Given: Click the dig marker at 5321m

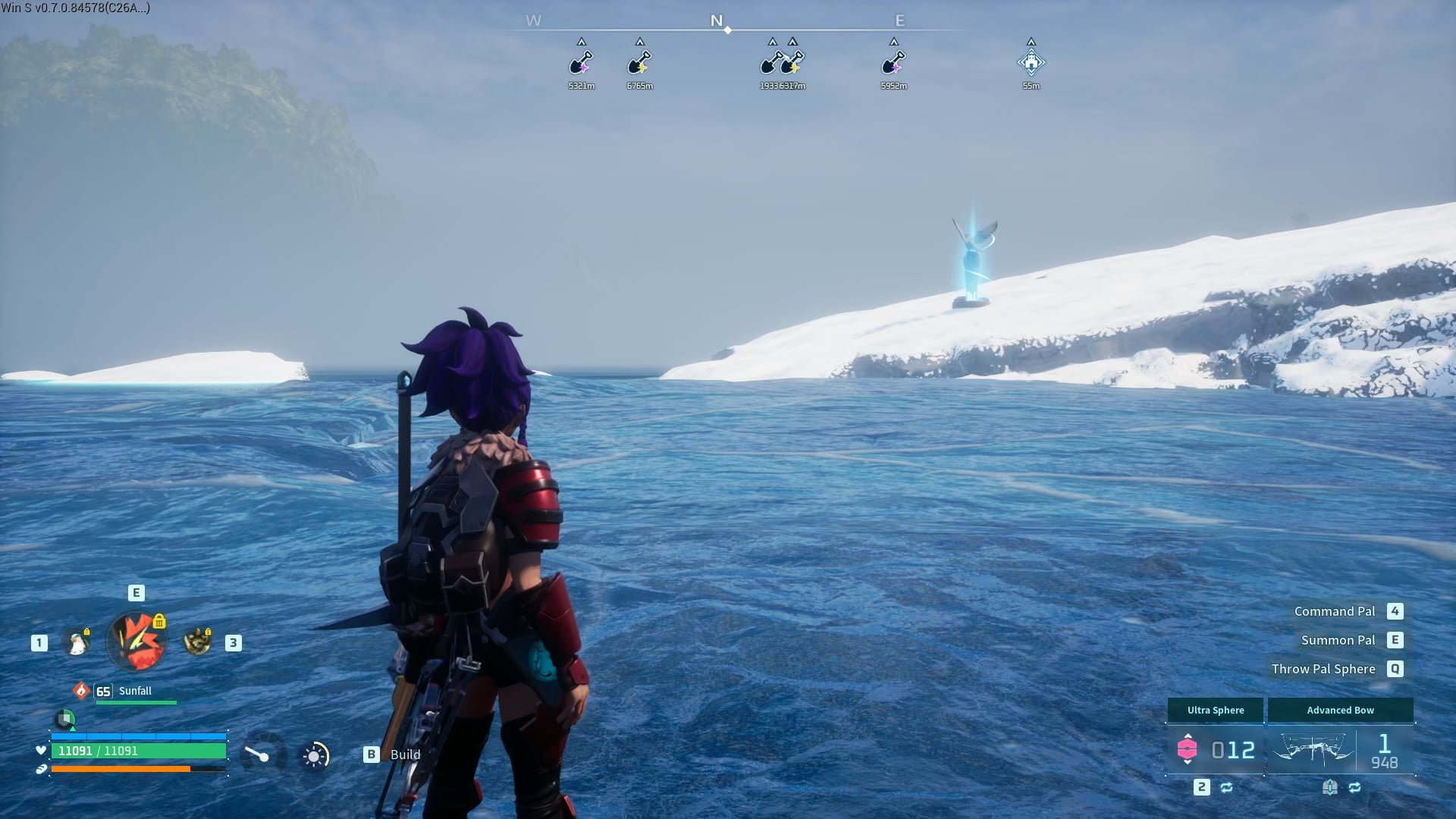Looking at the screenshot, I should coord(581,63).
